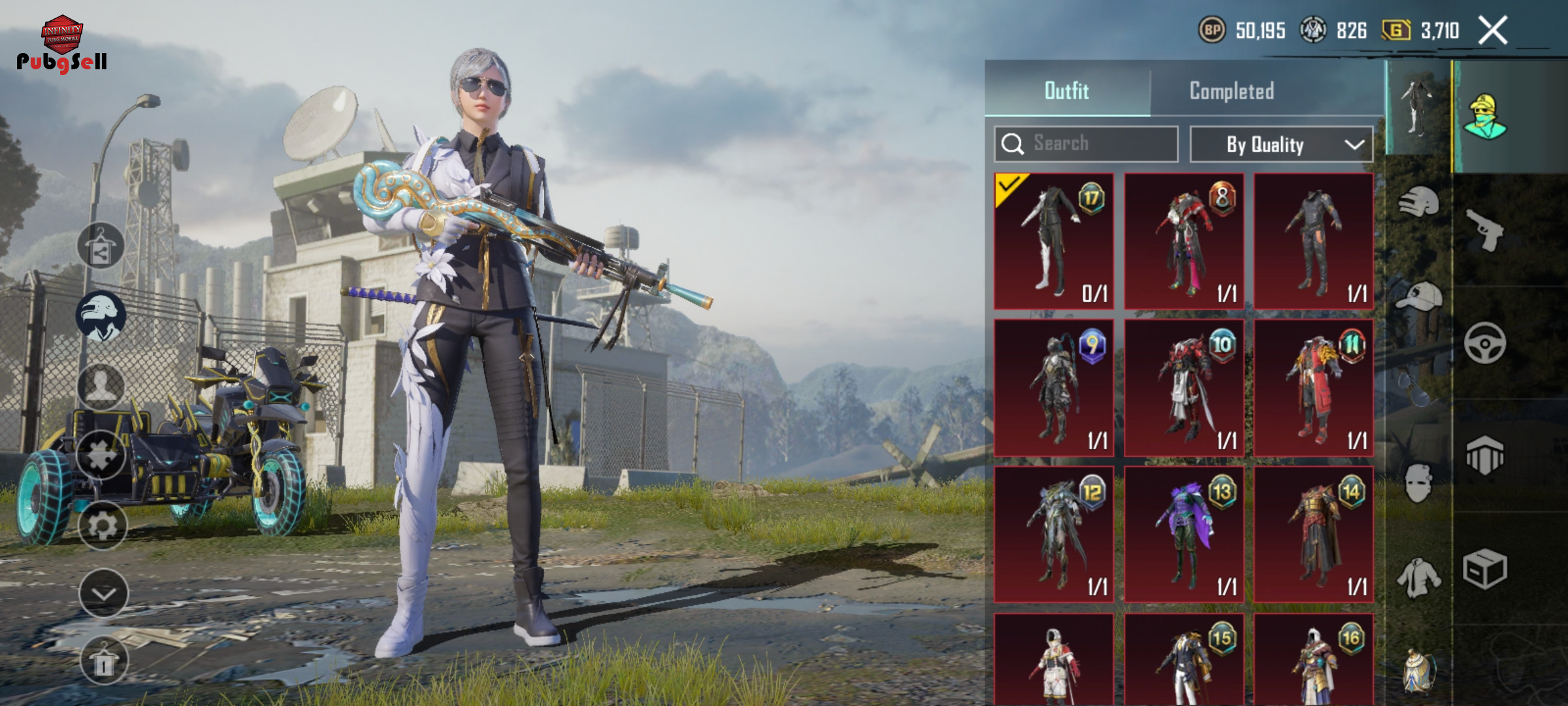Pick the level 9 armored outfit

[1054, 388]
